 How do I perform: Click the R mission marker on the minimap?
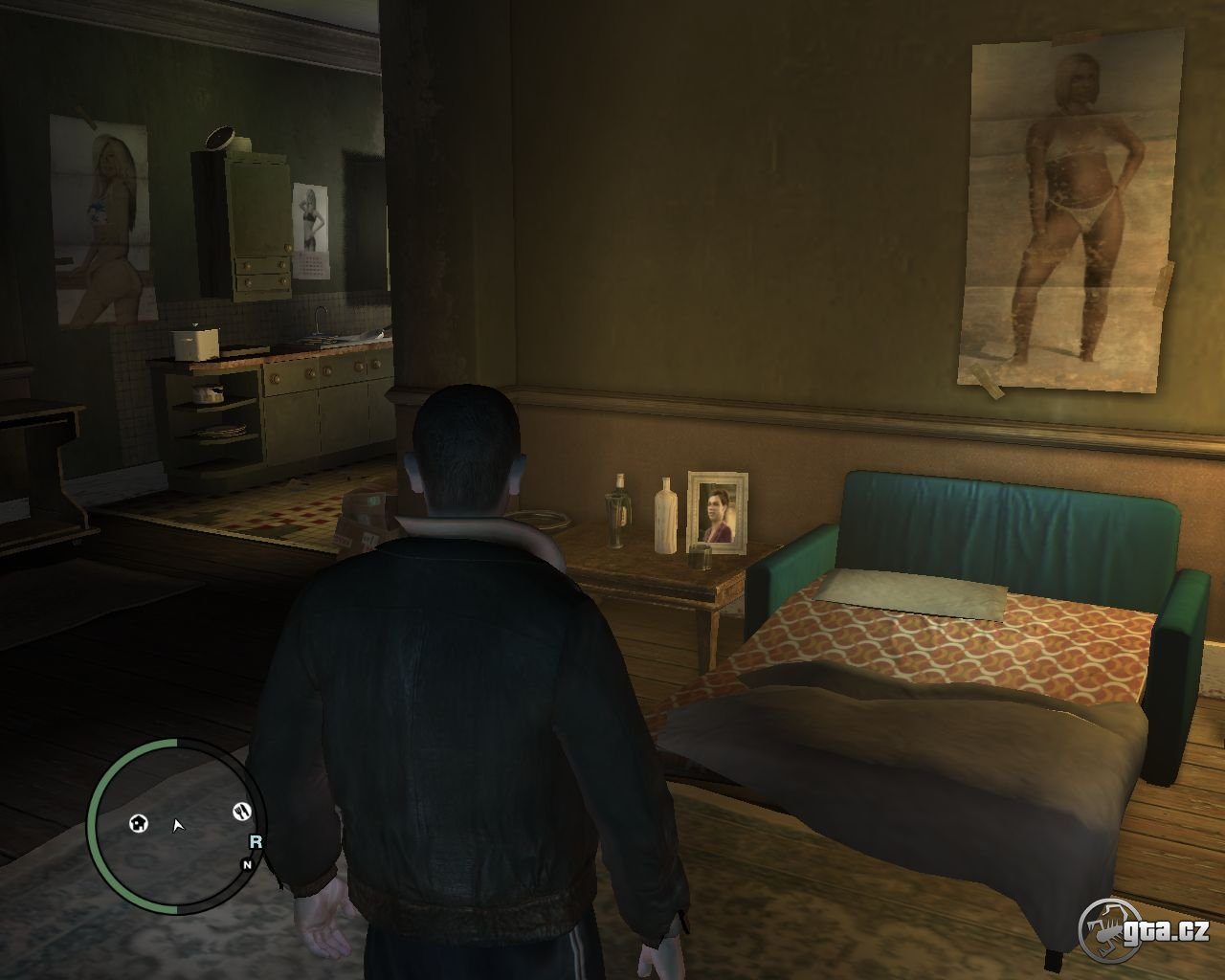pos(255,842)
